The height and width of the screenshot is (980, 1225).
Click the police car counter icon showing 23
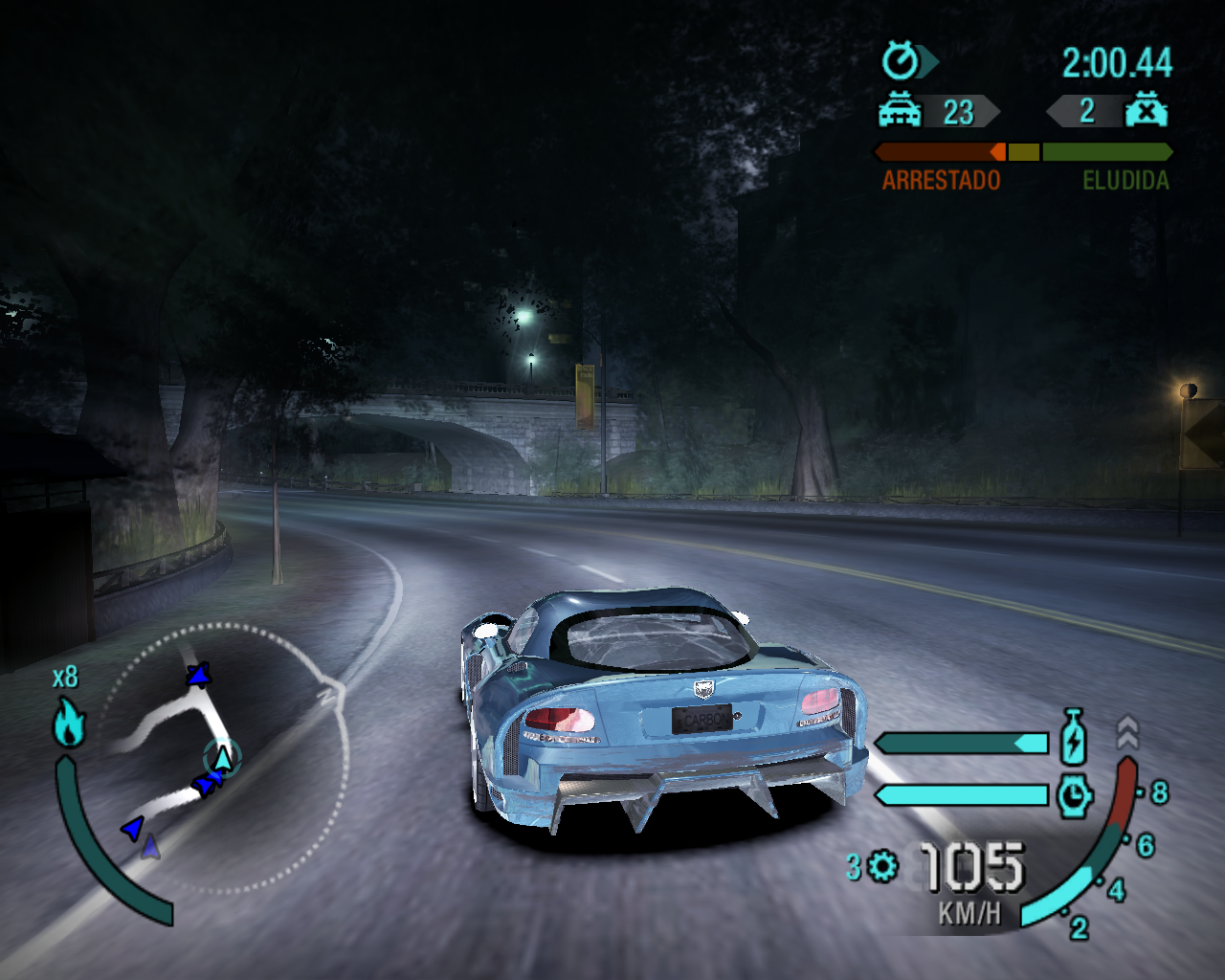click(898, 112)
